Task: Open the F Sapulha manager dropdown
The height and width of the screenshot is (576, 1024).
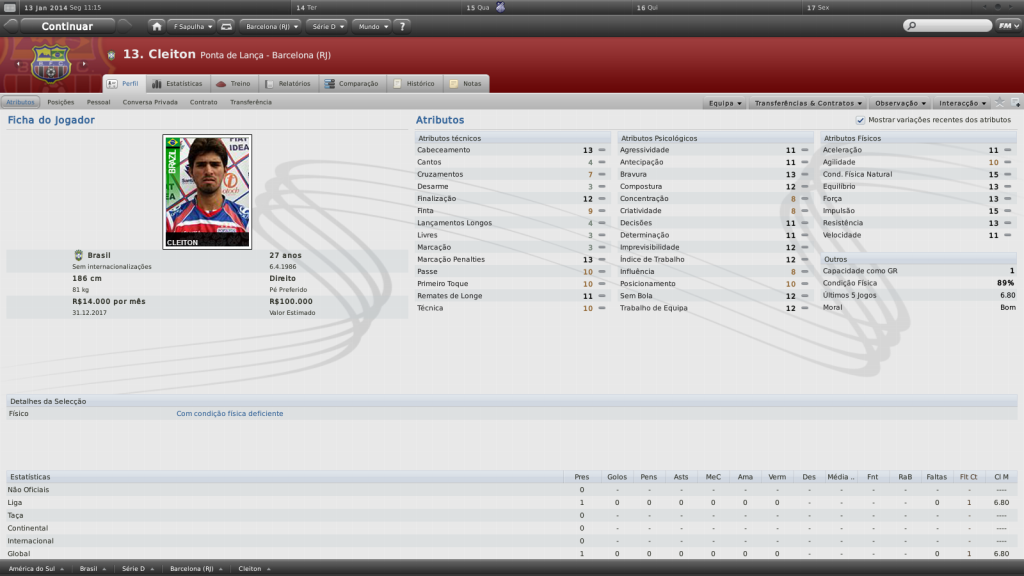Action: (190, 26)
